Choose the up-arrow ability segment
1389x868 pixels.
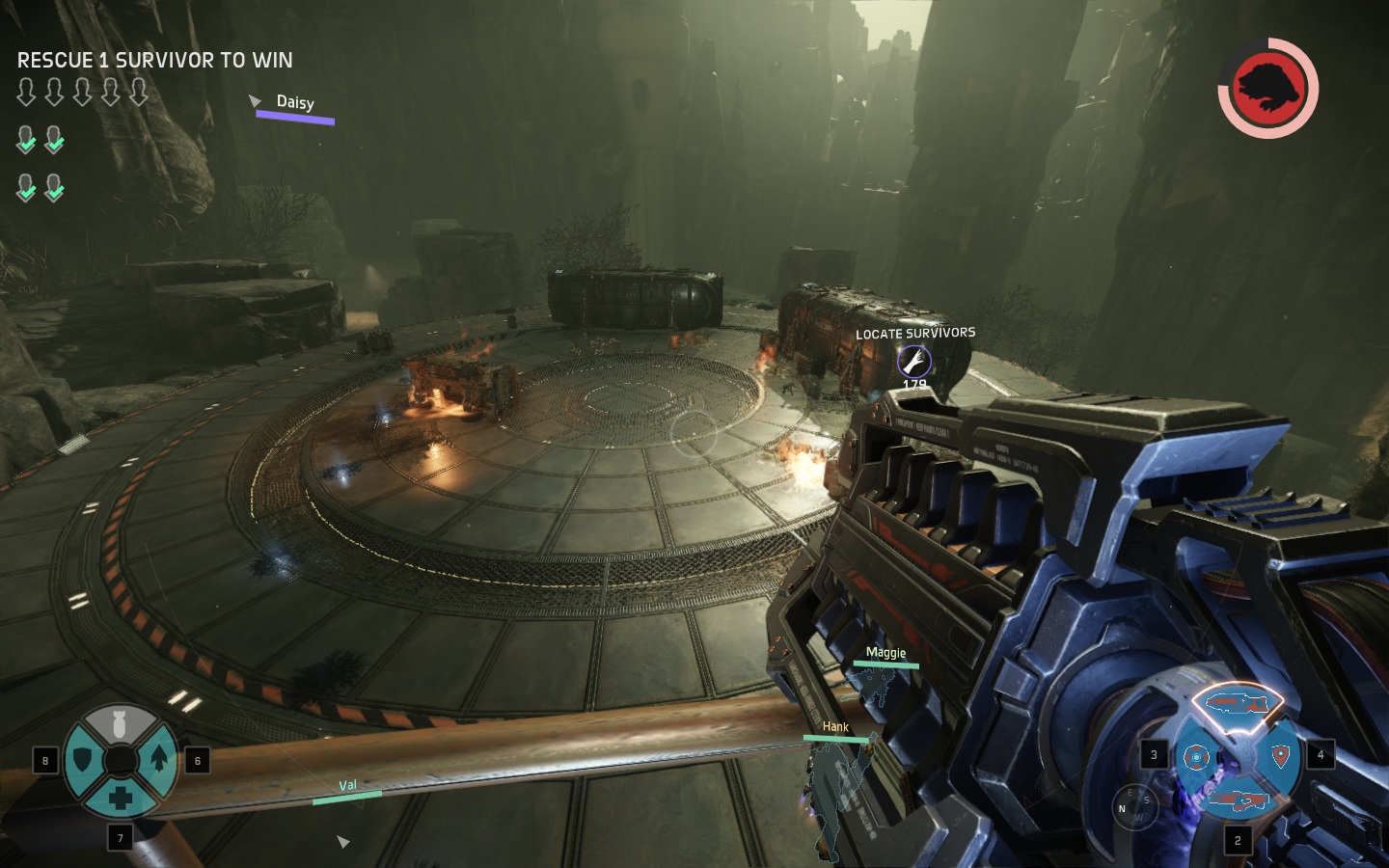click(159, 760)
